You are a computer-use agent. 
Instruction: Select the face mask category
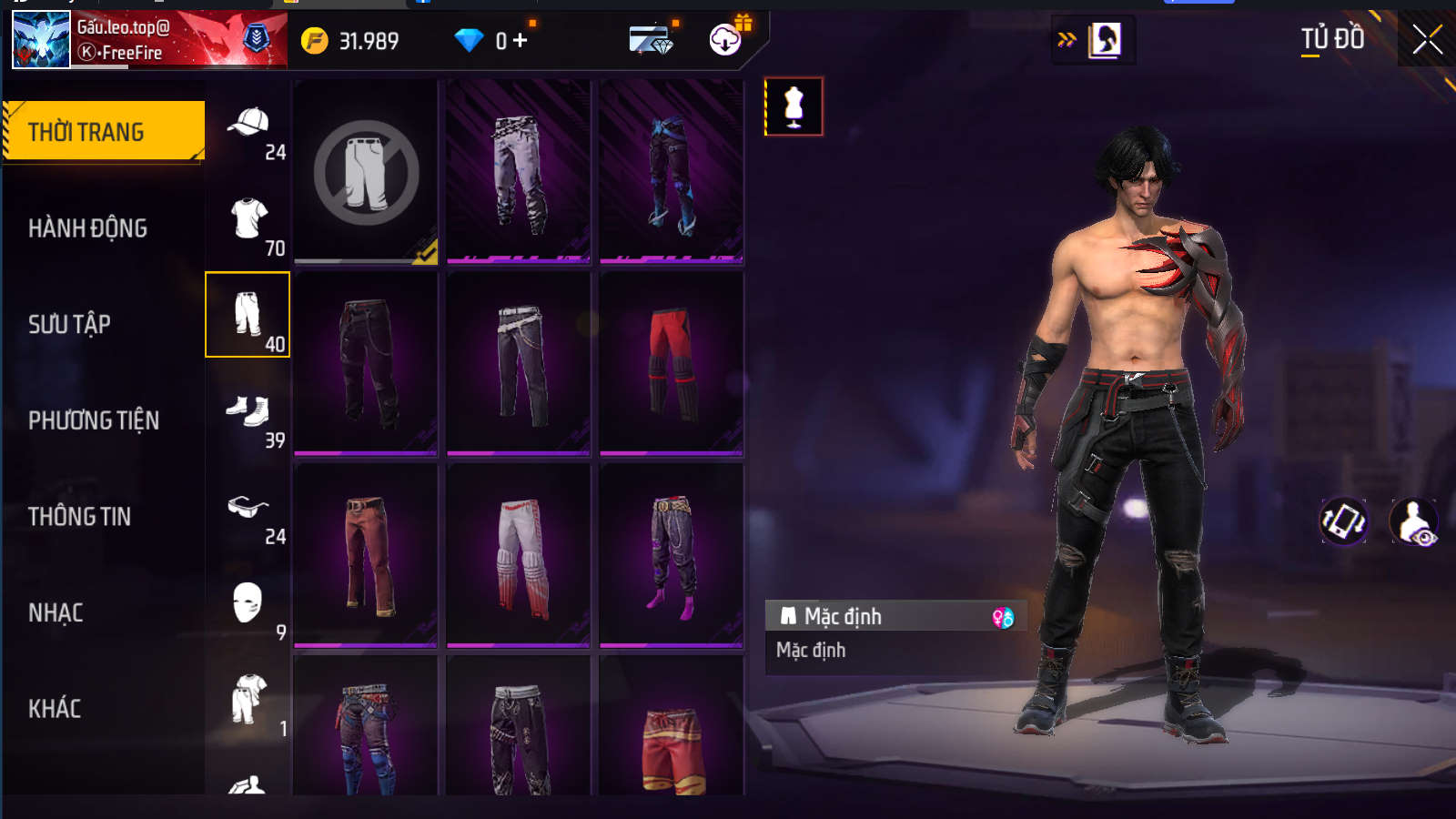[x=248, y=603]
